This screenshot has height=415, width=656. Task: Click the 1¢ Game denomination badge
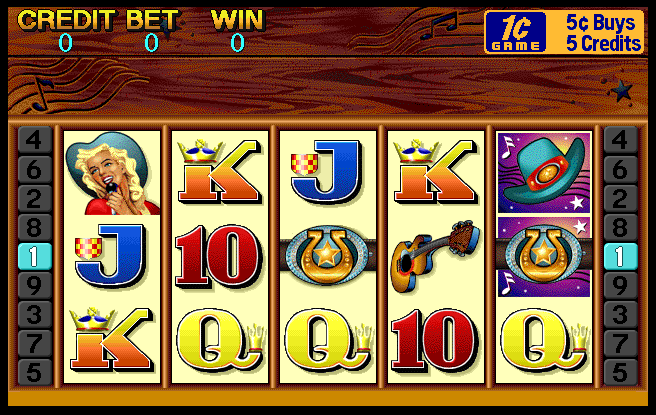tap(516, 32)
